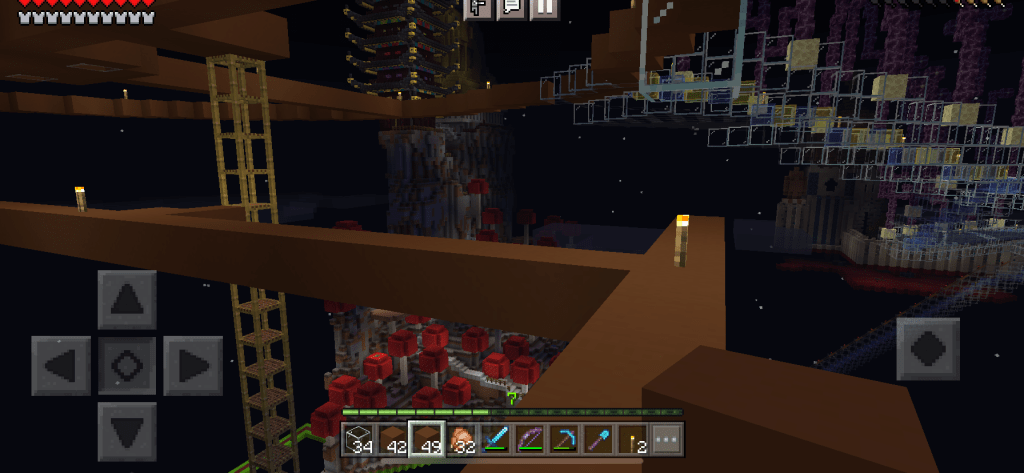Select the glass block stack of 34
This screenshot has height=473, width=1024.
(x=360, y=439)
